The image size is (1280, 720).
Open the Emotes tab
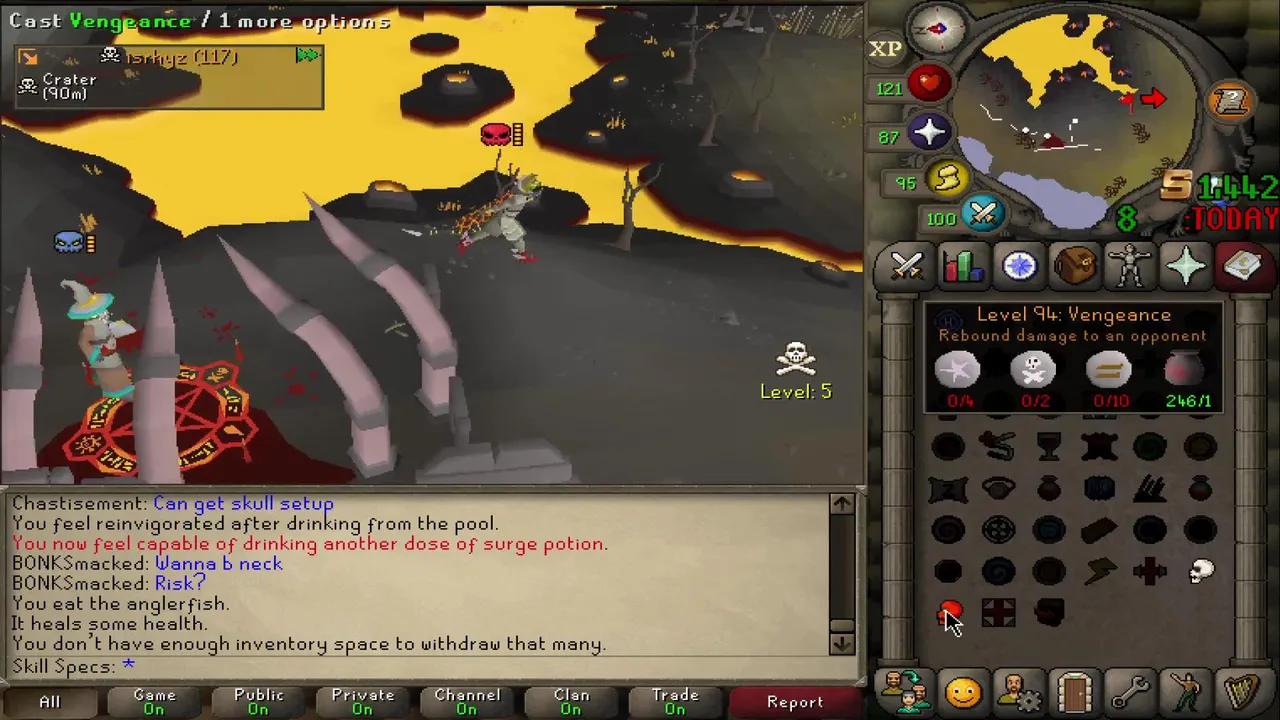click(x=1186, y=690)
